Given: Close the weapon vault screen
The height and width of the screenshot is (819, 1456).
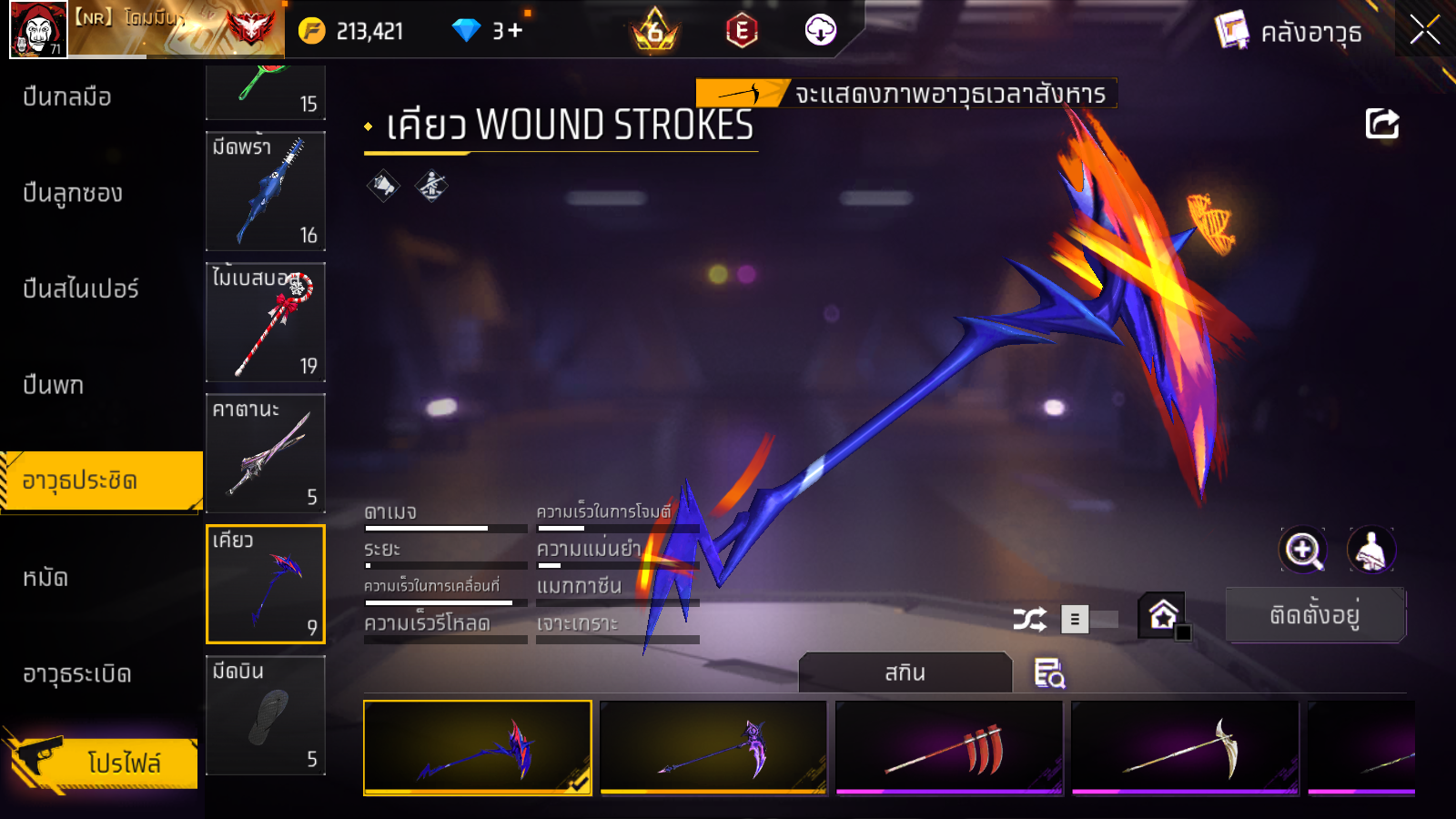Looking at the screenshot, I should point(1424,30).
